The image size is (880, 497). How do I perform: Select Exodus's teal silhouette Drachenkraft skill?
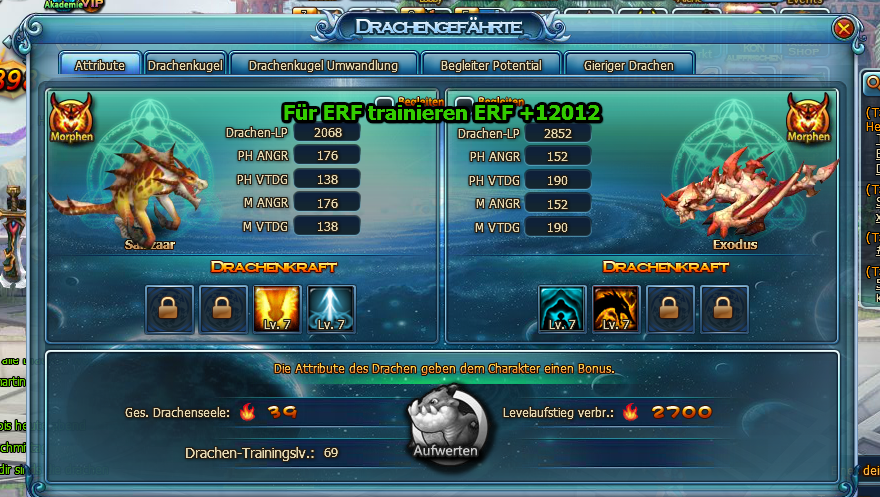point(563,309)
